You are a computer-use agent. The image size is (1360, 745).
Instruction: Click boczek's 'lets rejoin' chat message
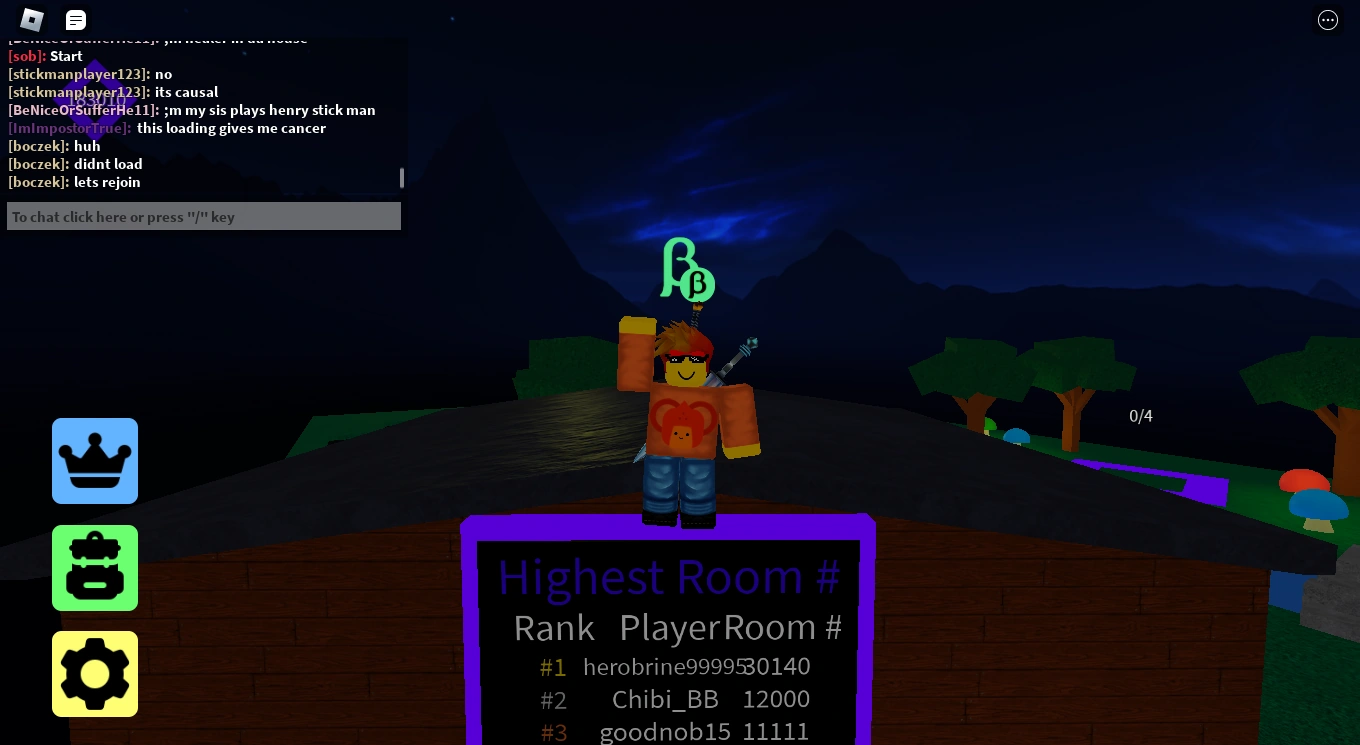point(107,181)
